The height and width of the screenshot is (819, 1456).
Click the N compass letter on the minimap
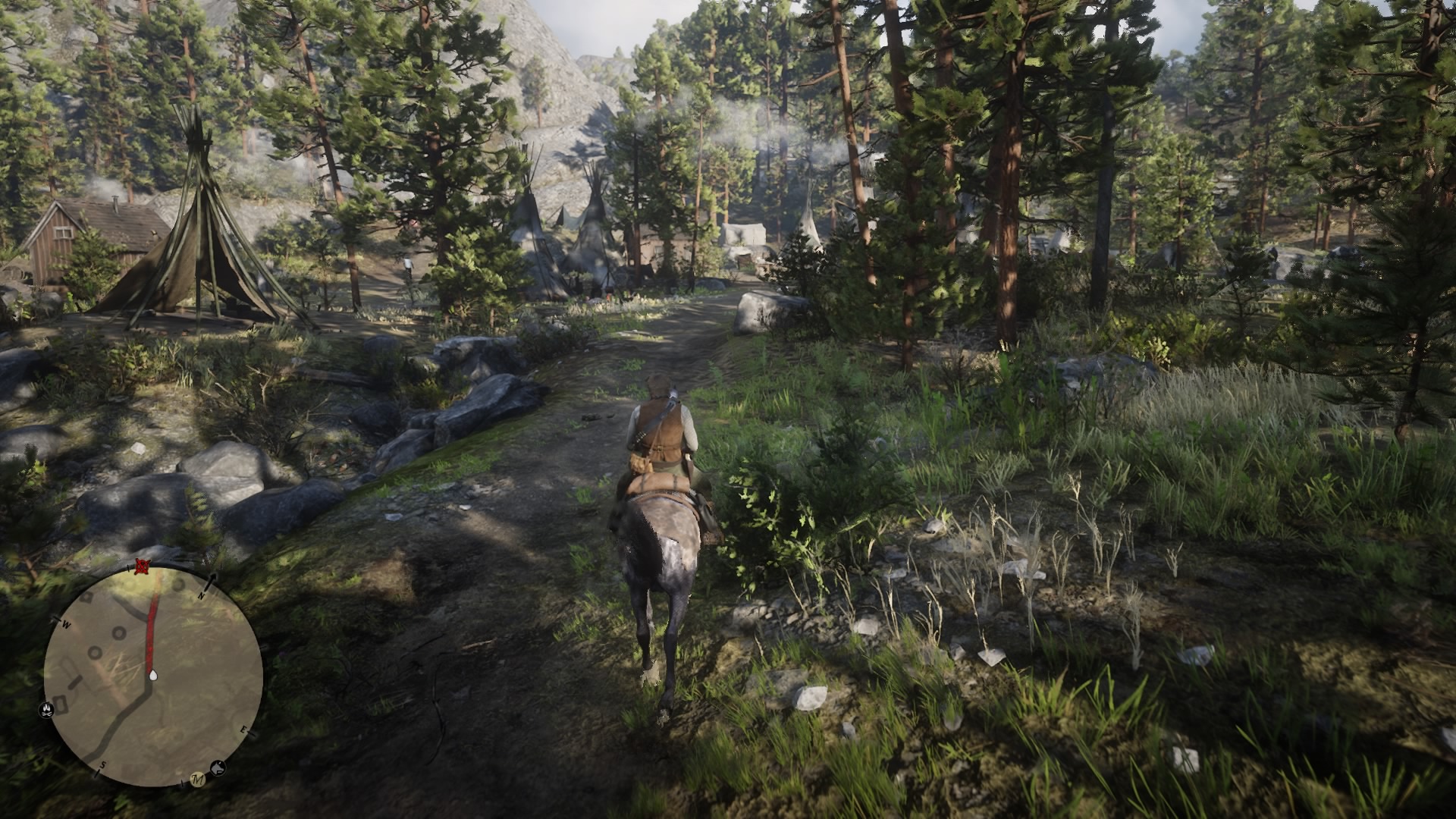(201, 596)
